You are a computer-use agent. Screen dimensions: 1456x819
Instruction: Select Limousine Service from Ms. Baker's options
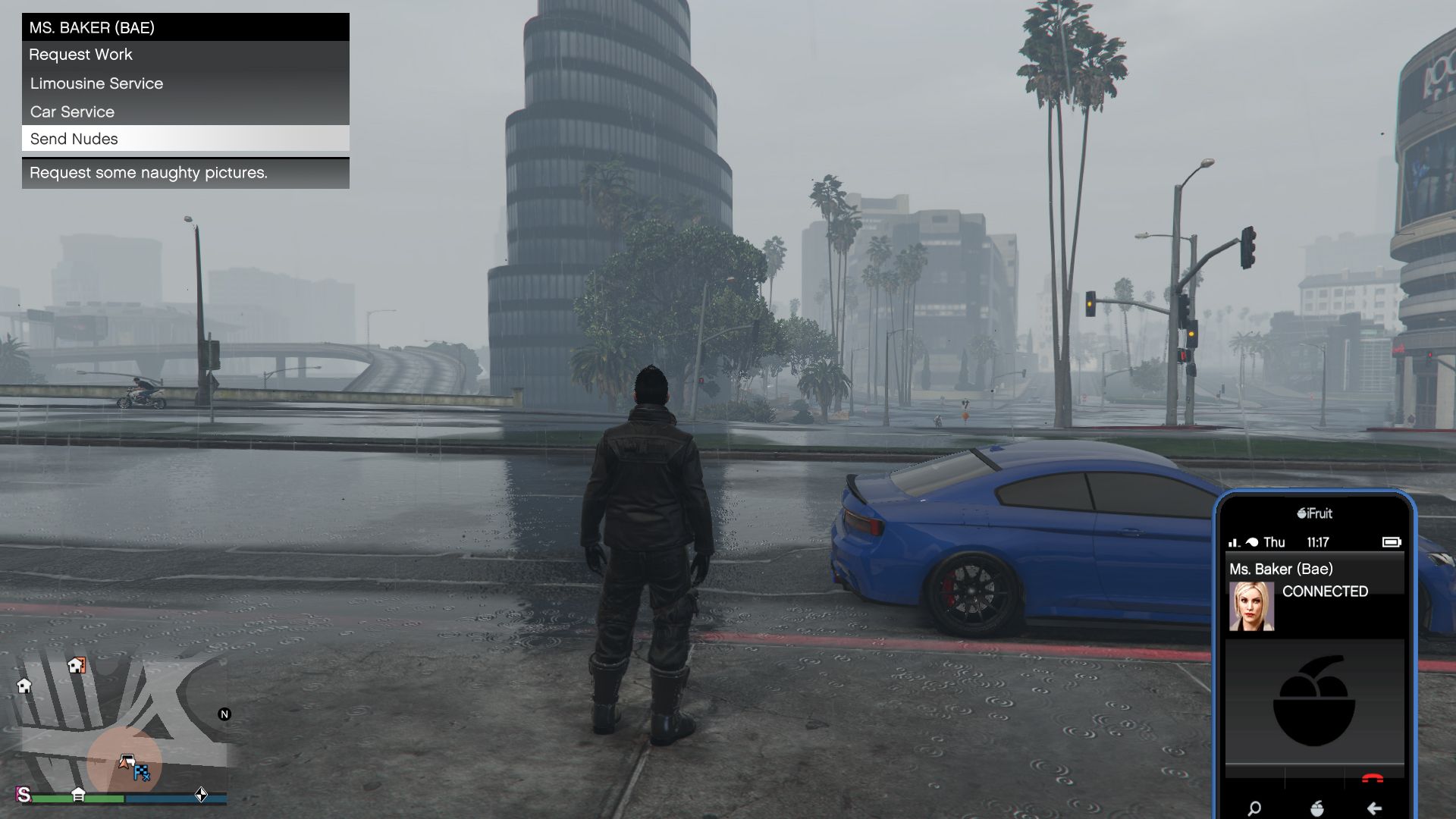(x=96, y=83)
